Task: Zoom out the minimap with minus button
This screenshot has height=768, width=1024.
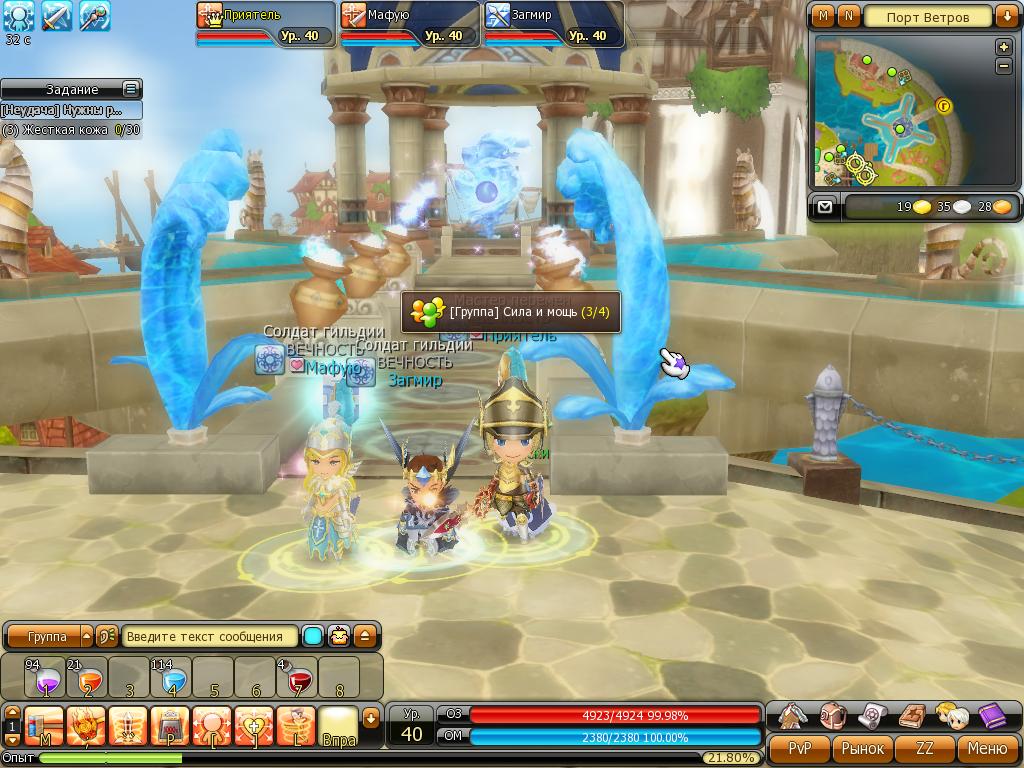Action: click(x=1004, y=66)
